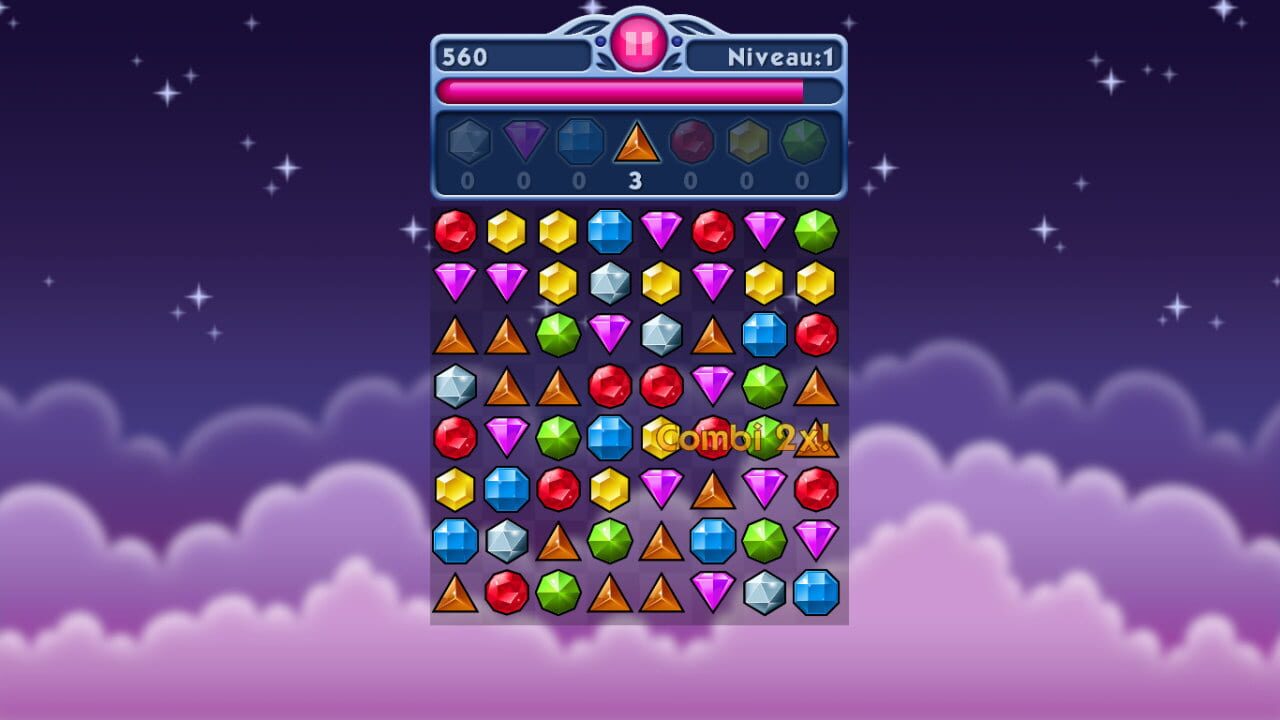
Task: Select the yellow gem starting the sixth row
Action: (x=455, y=488)
